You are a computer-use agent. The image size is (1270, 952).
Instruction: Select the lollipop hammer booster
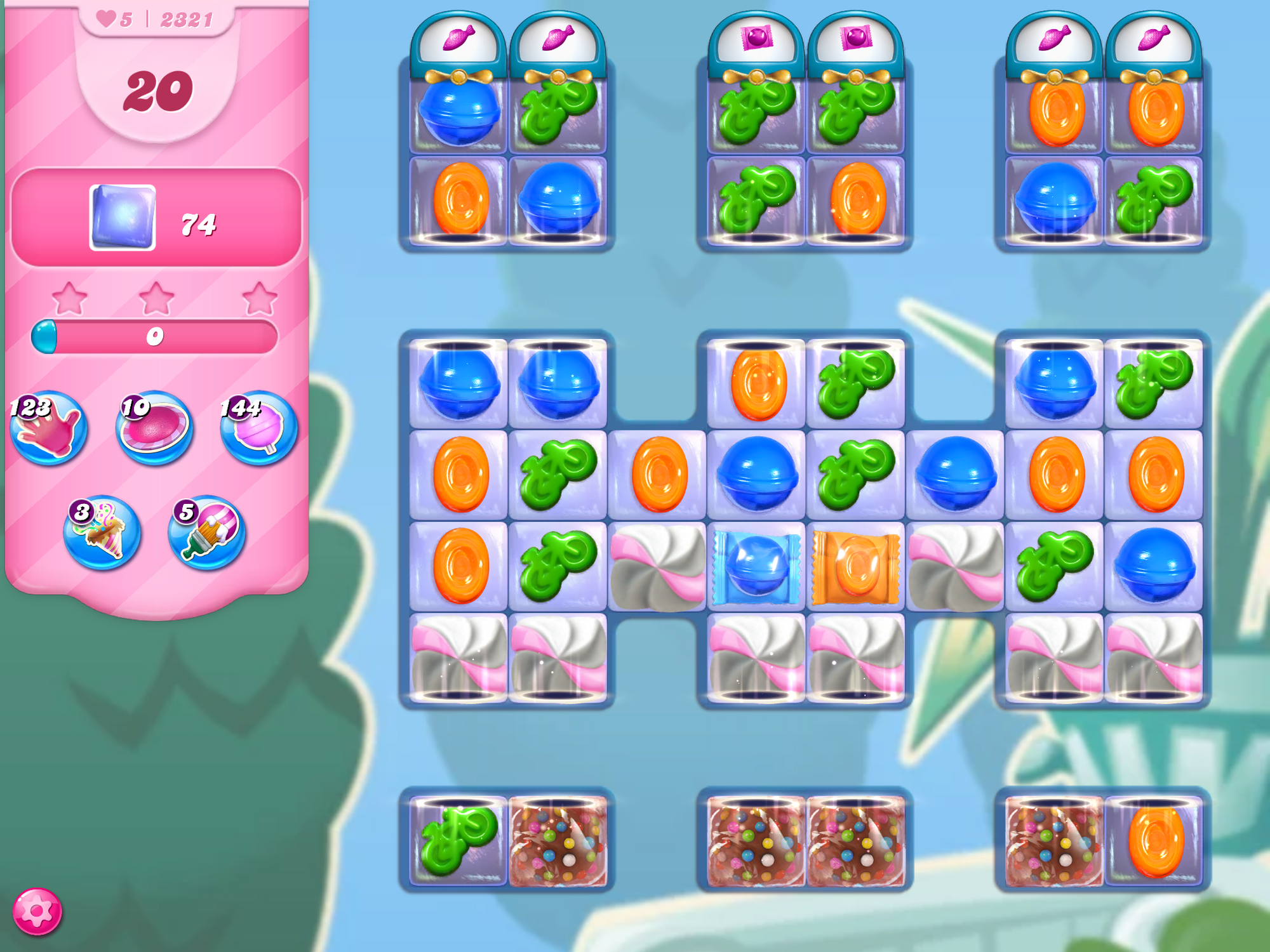(252, 426)
